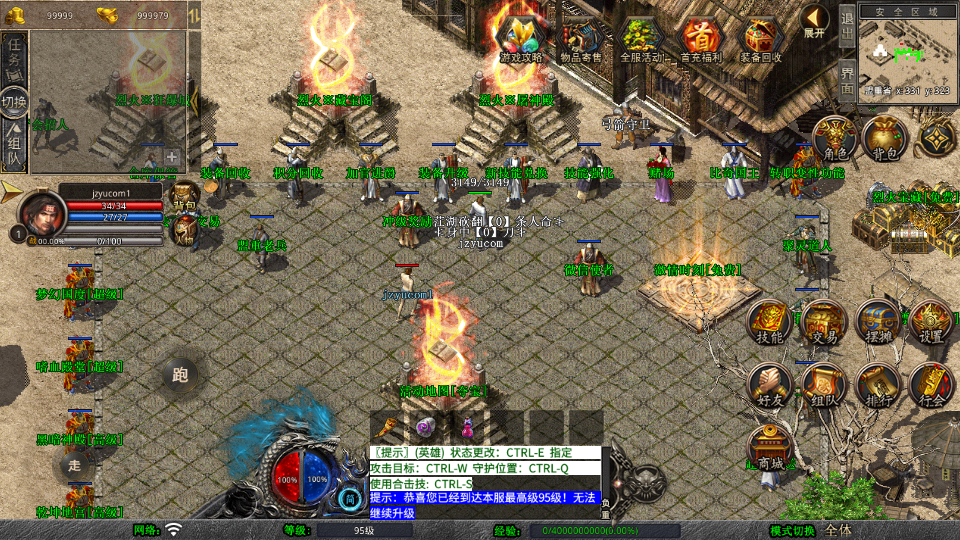The width and height of the screenshot is (960, 540).
Task: Toggle the 跑 run button
Action: click(x=181, y=376)
